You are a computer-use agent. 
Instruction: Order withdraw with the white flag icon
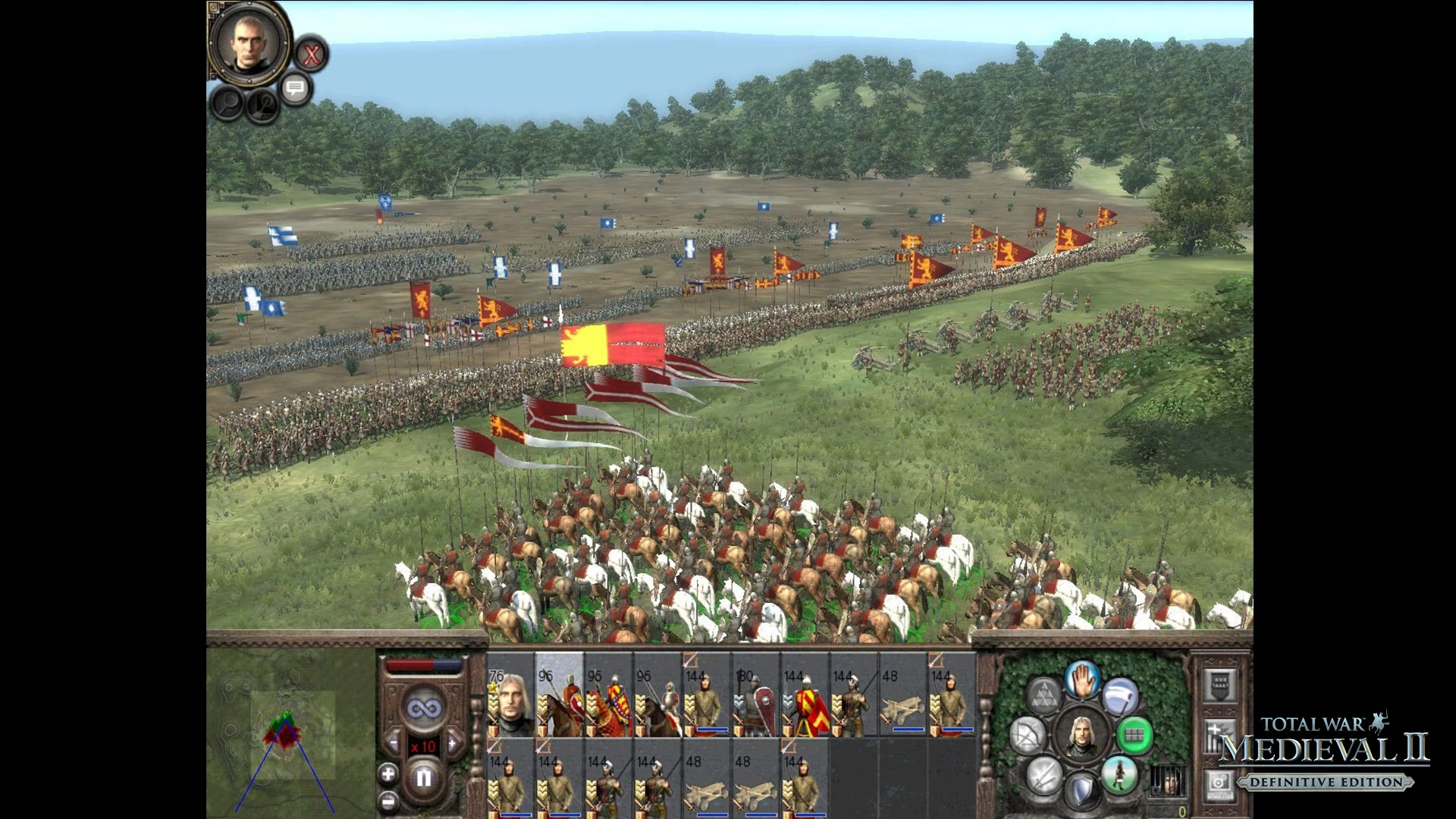1120,696
